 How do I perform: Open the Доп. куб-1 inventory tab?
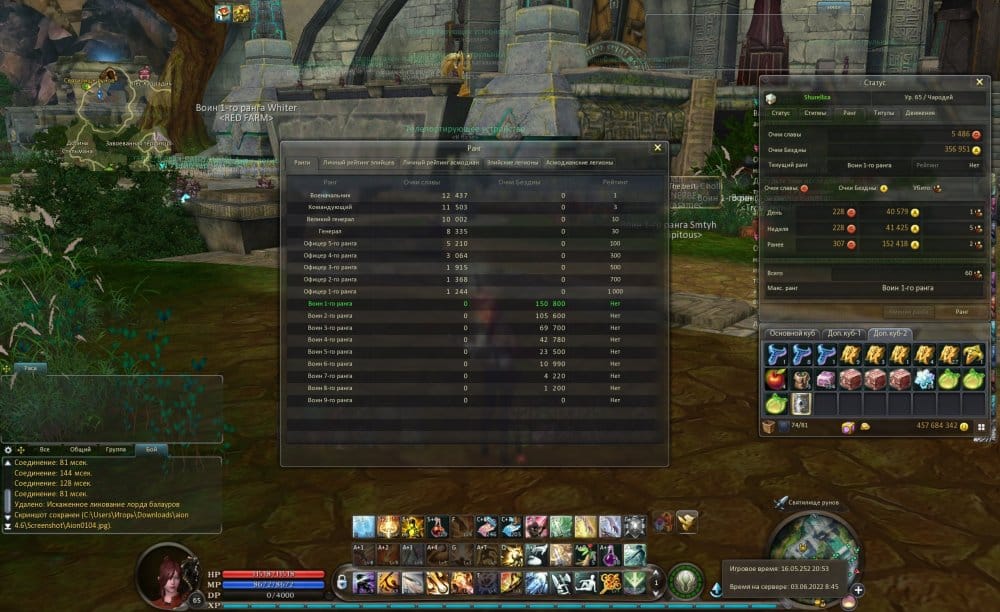coord(842,333)
